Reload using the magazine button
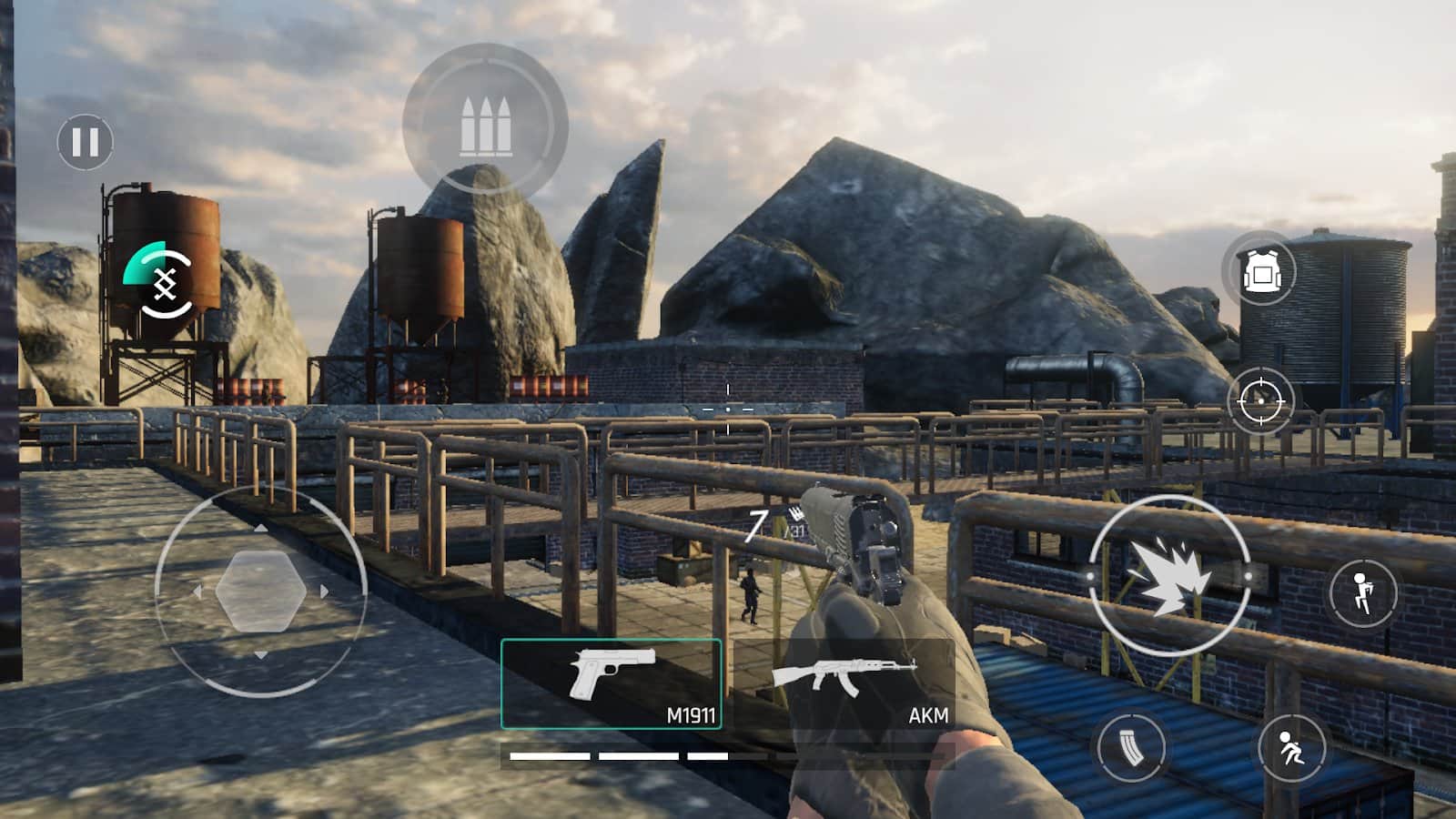This screenshot has height=819, width=1456. pyautogui.click(x=1131, y=748)
